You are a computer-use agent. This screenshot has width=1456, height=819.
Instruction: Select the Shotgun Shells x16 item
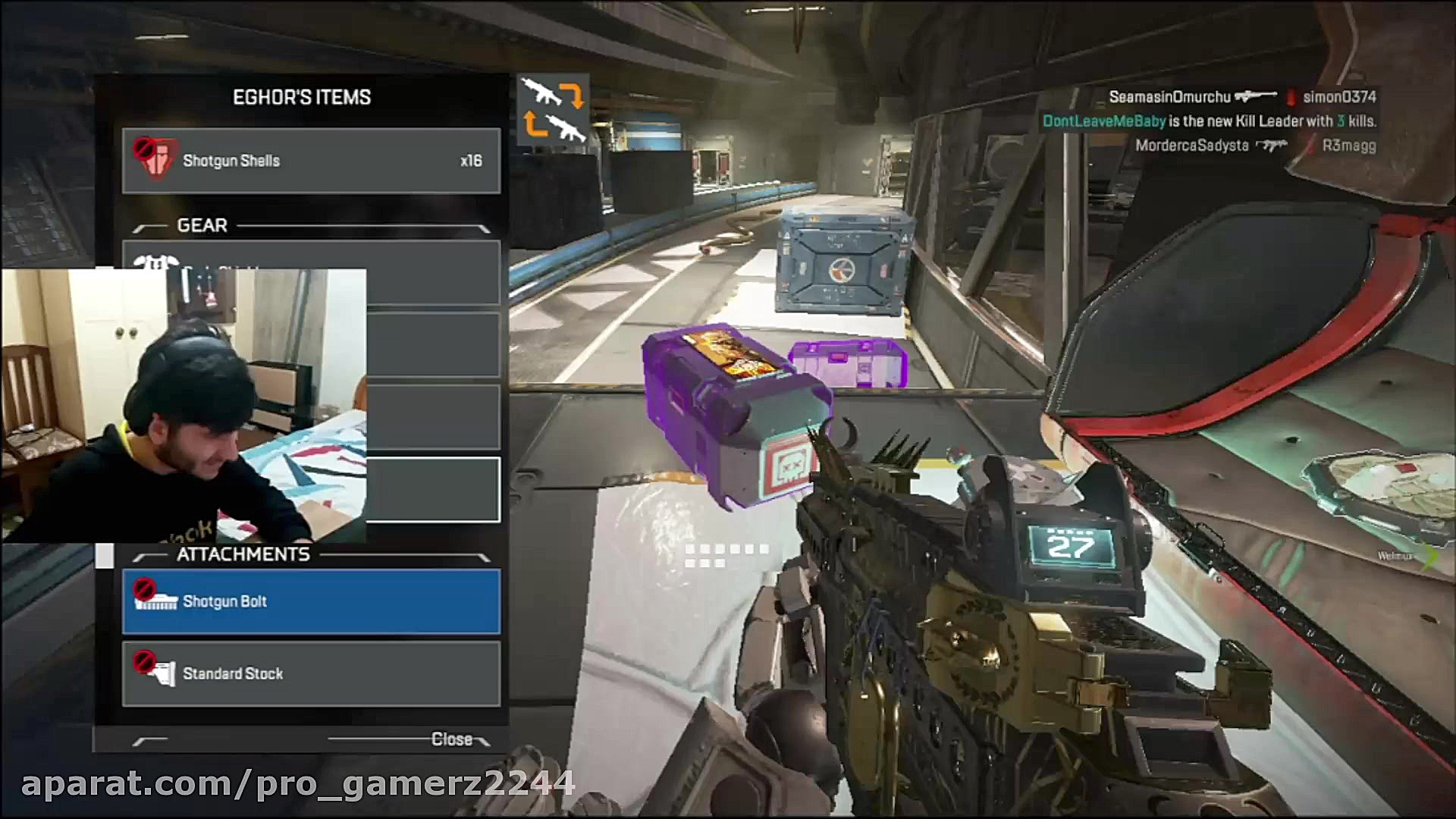pyautogui.click(x=311, y=161)
